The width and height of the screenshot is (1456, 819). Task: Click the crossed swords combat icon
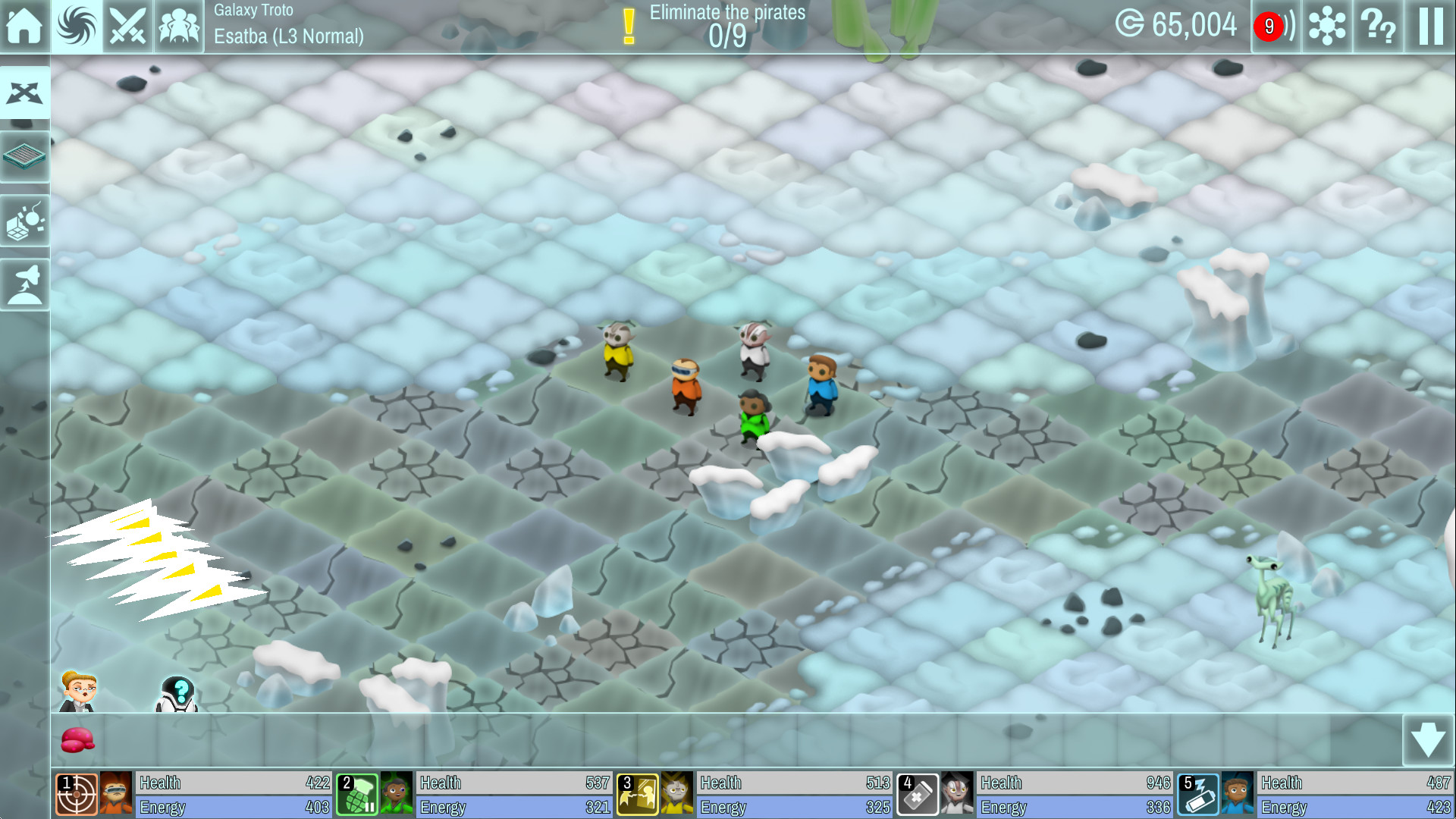[127, 27]
